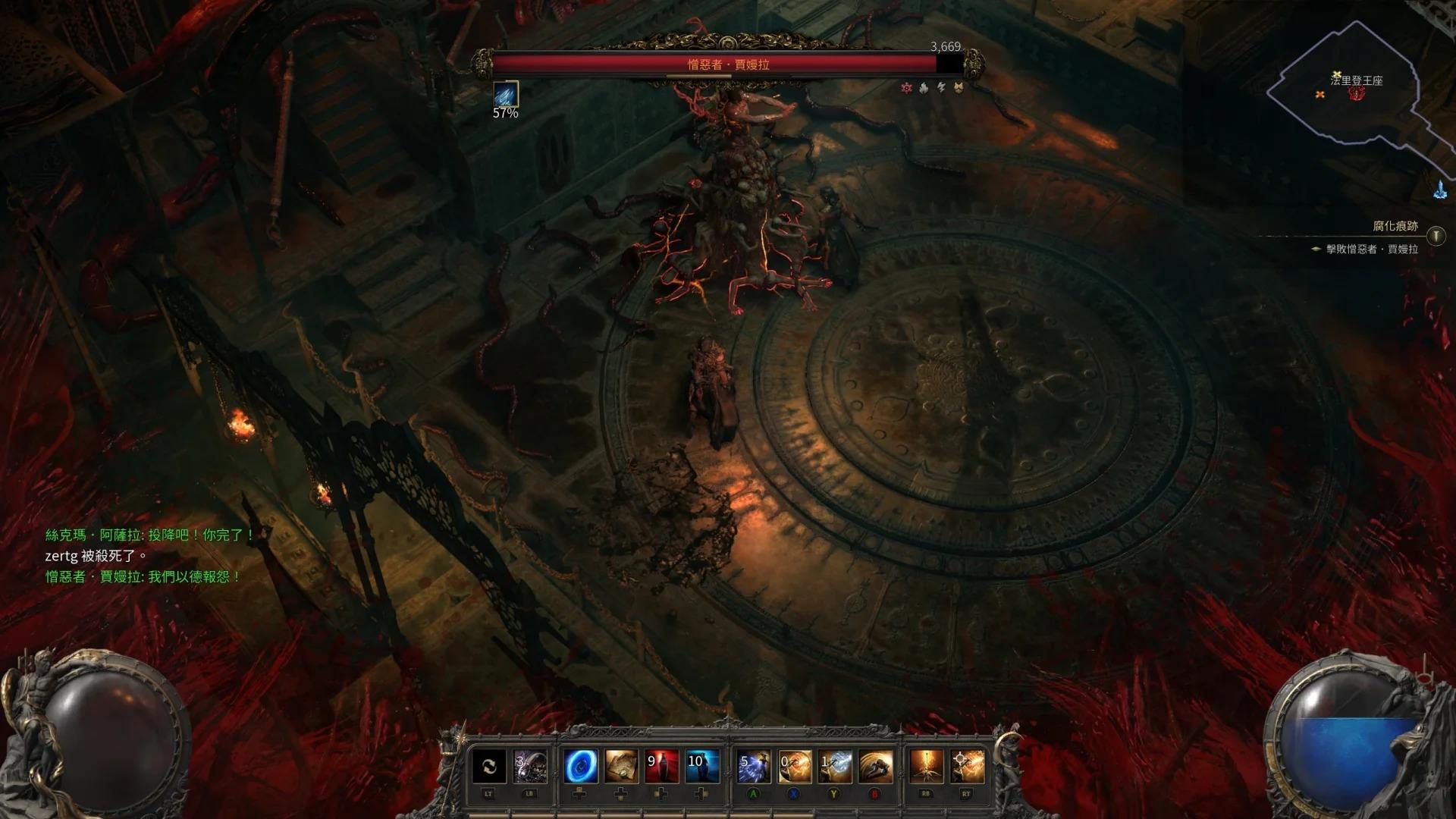The height and width of the screenshot is (819, 1456).
Task: Trigger the fiery mace swing skill showing 0
Action: [x=794, y=767]
